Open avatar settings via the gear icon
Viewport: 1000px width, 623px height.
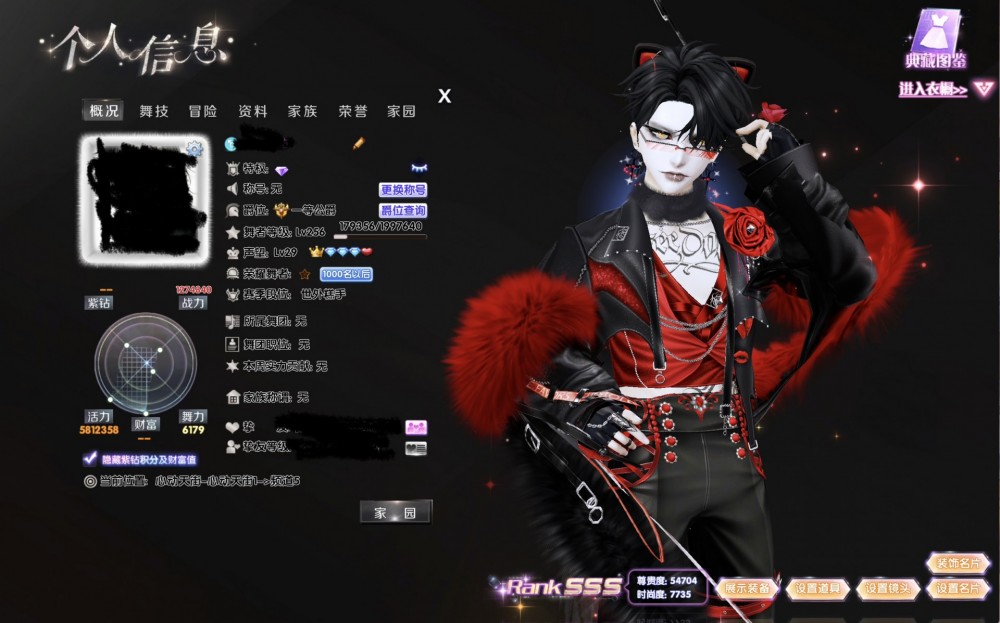[195, 149]
